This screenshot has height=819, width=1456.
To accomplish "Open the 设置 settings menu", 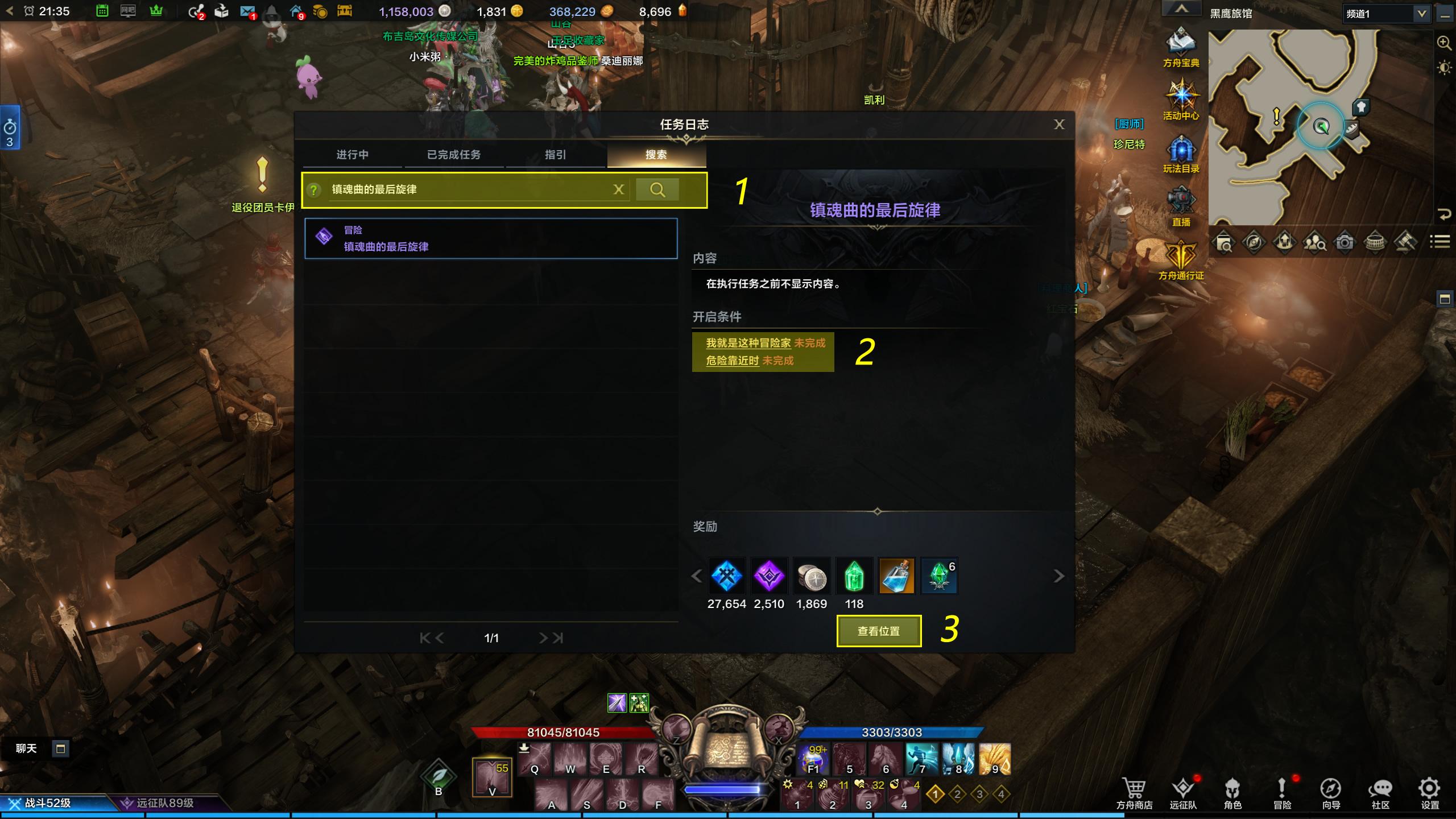I will (x=1429, y=793).
